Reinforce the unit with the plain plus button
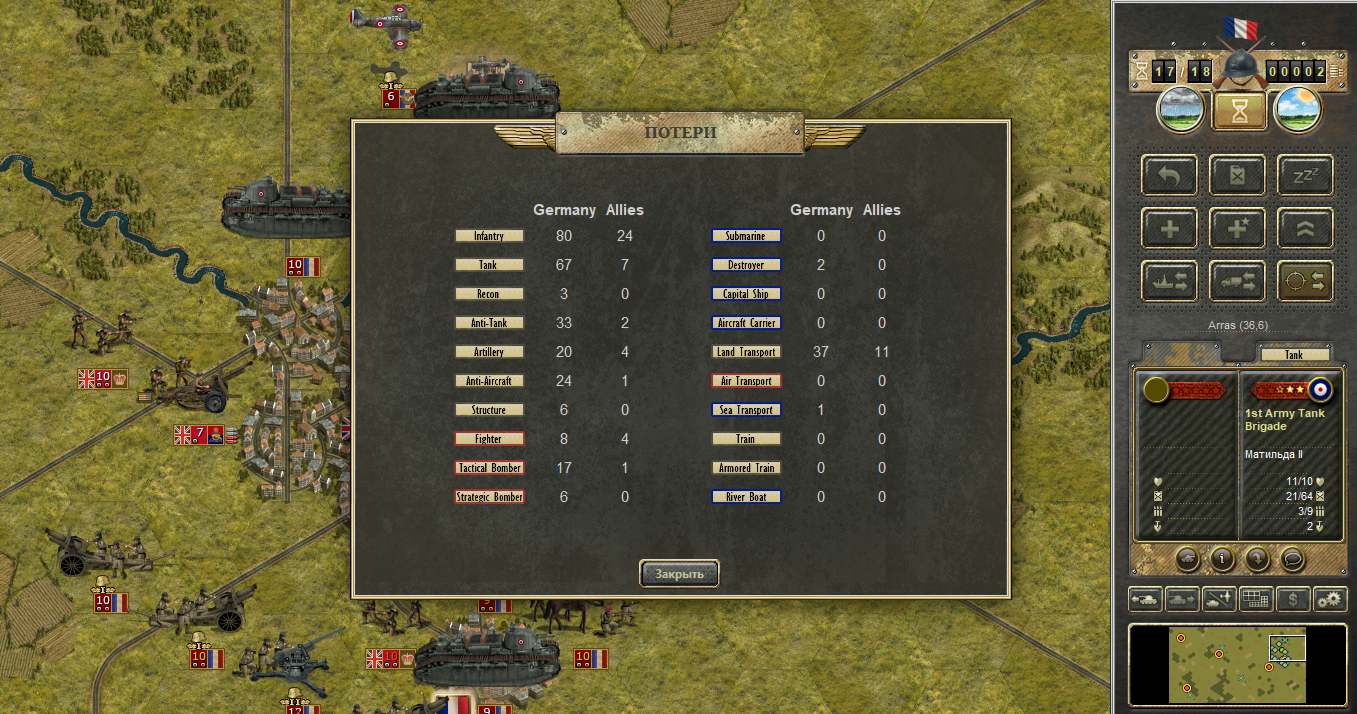The image size is (1357, 714). pos(1168,228)
